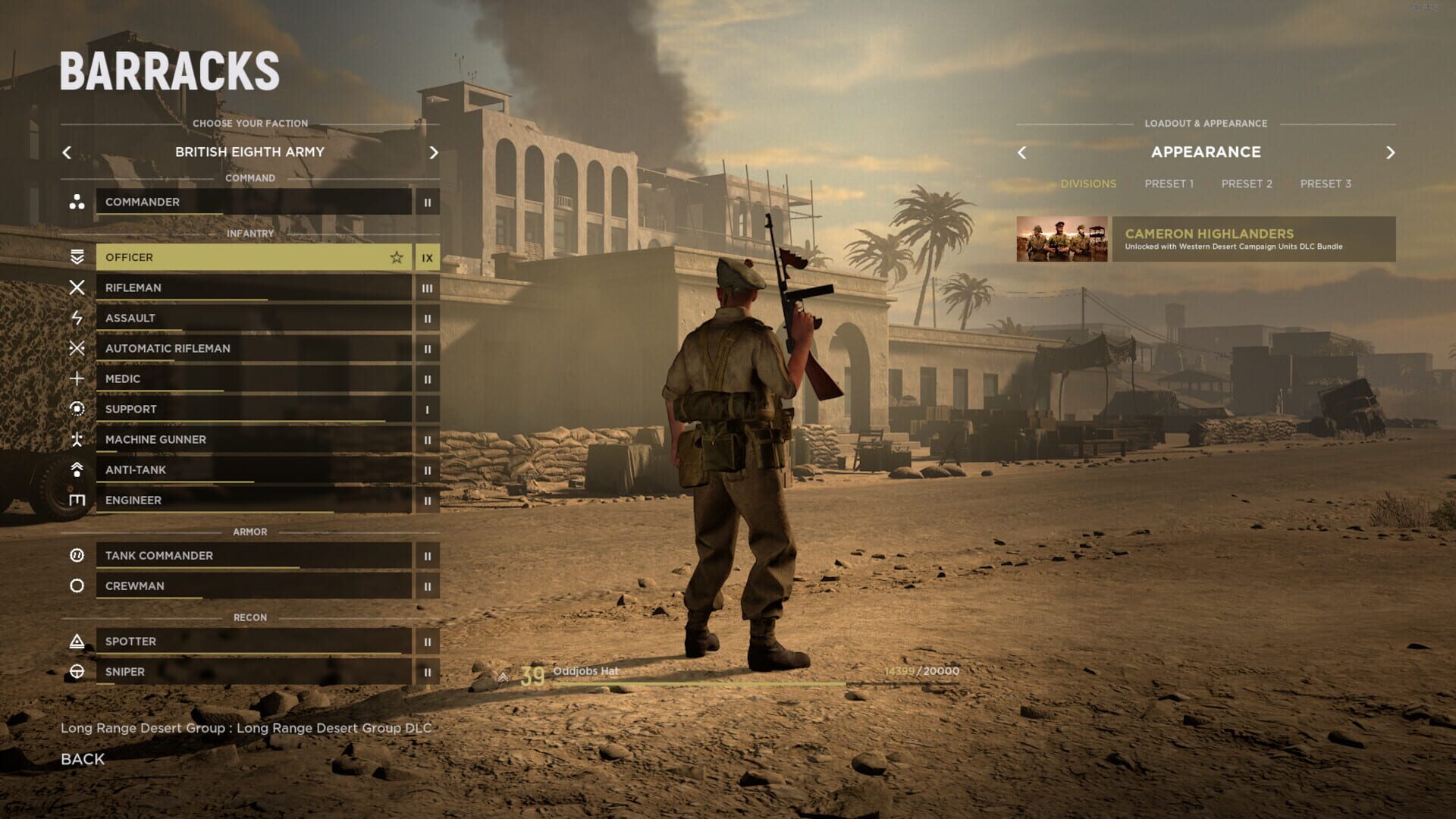1456x819 pixels.
Task: Switch to the Preset 1 tab
Action: click(x=1169, y=183)
